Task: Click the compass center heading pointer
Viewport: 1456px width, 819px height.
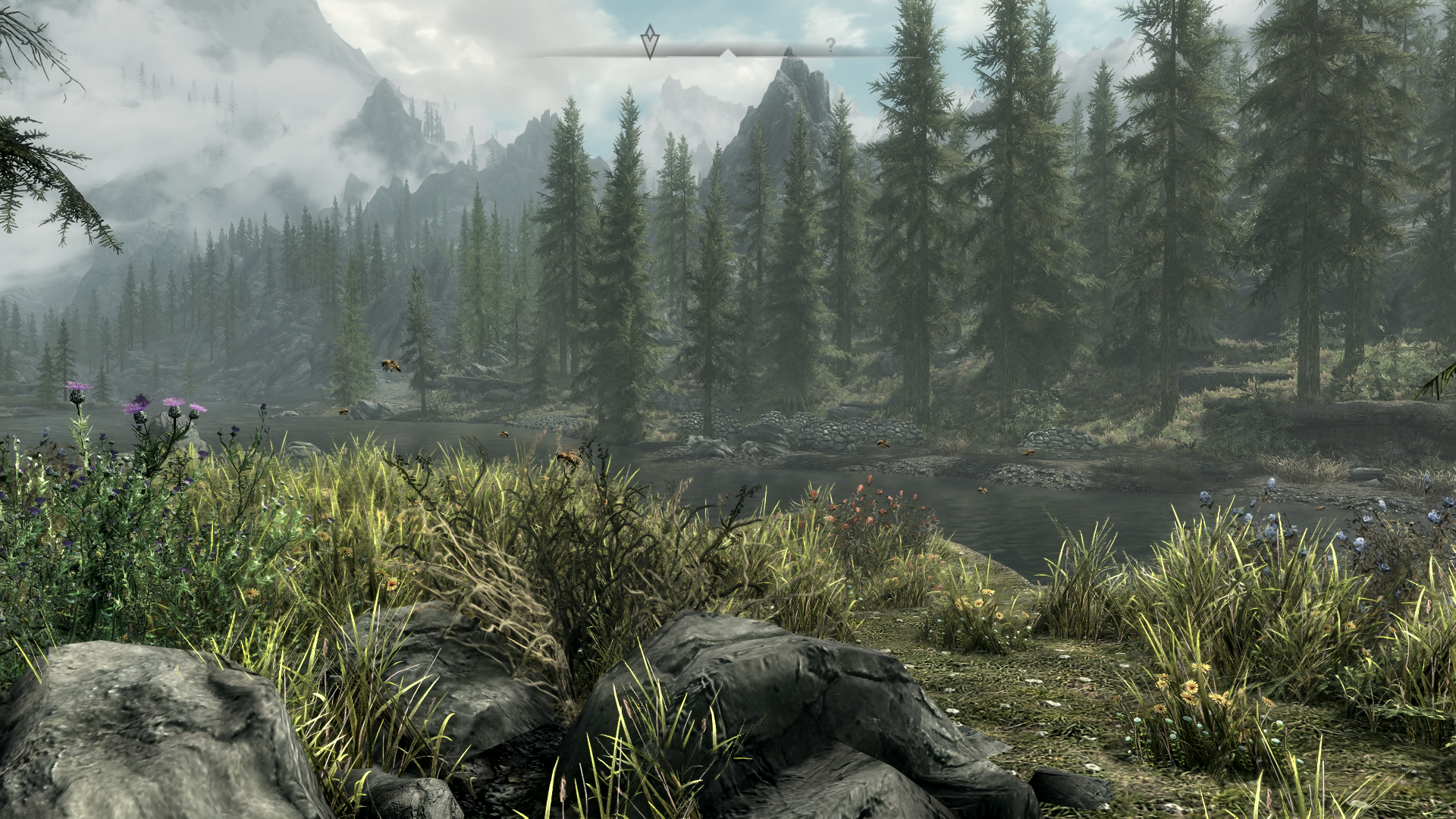Action: tap(727, 54)
